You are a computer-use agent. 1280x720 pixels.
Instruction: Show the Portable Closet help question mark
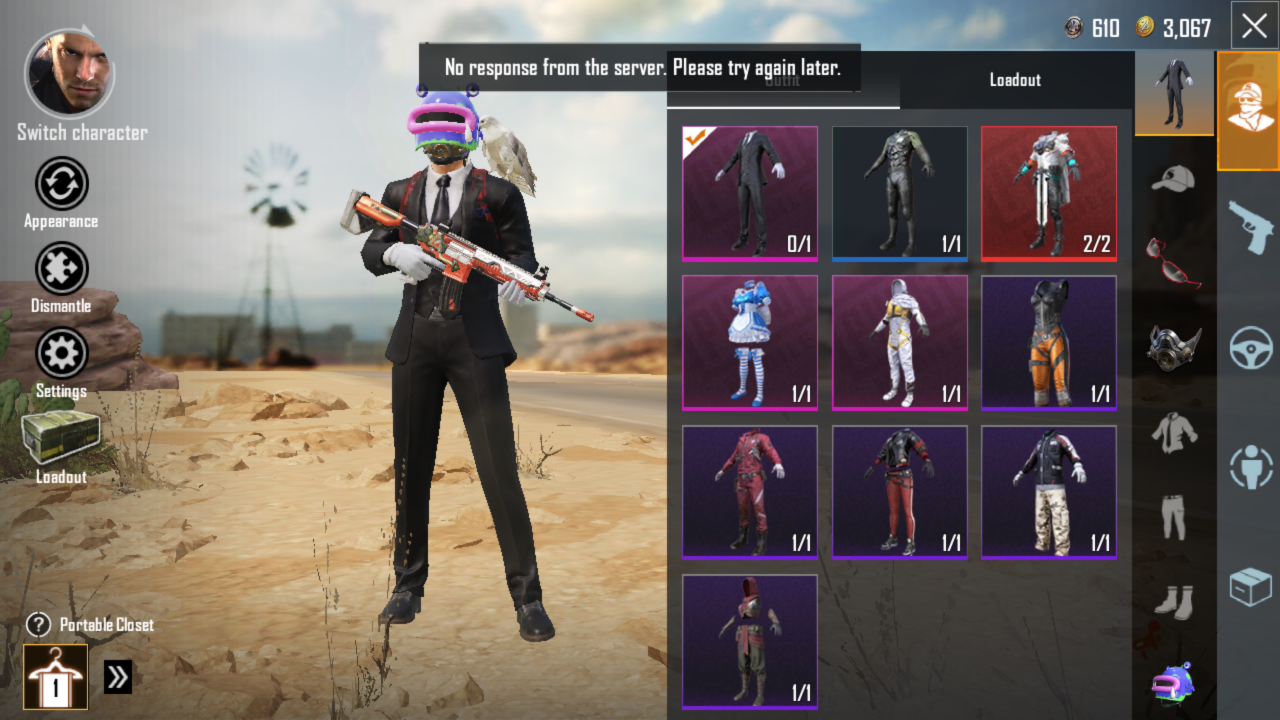(38, 625)
